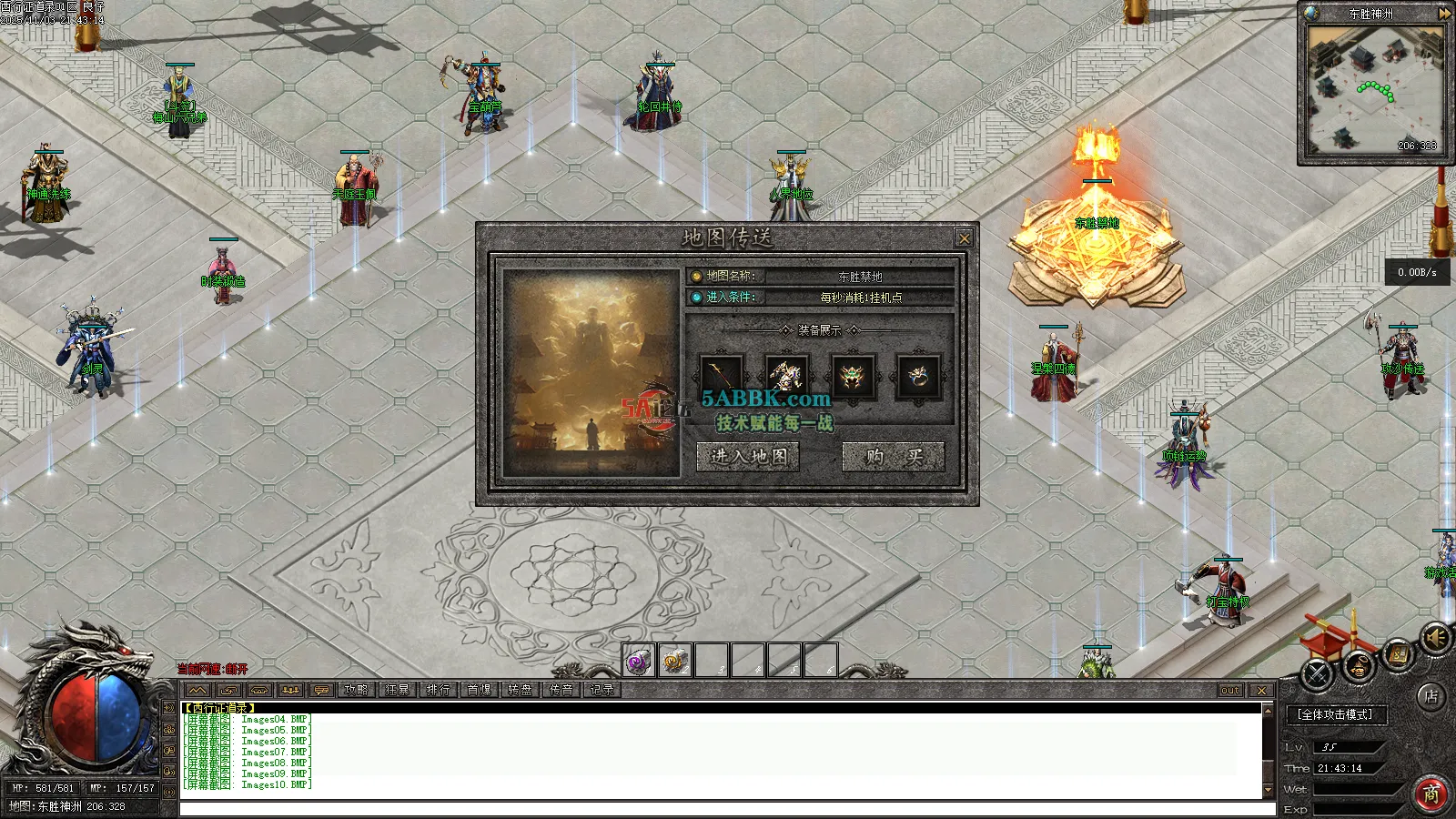Use the golden scroll in hotbar slot 2
The height and width of the screenshot is (819, 1456).
click(675, 661)
